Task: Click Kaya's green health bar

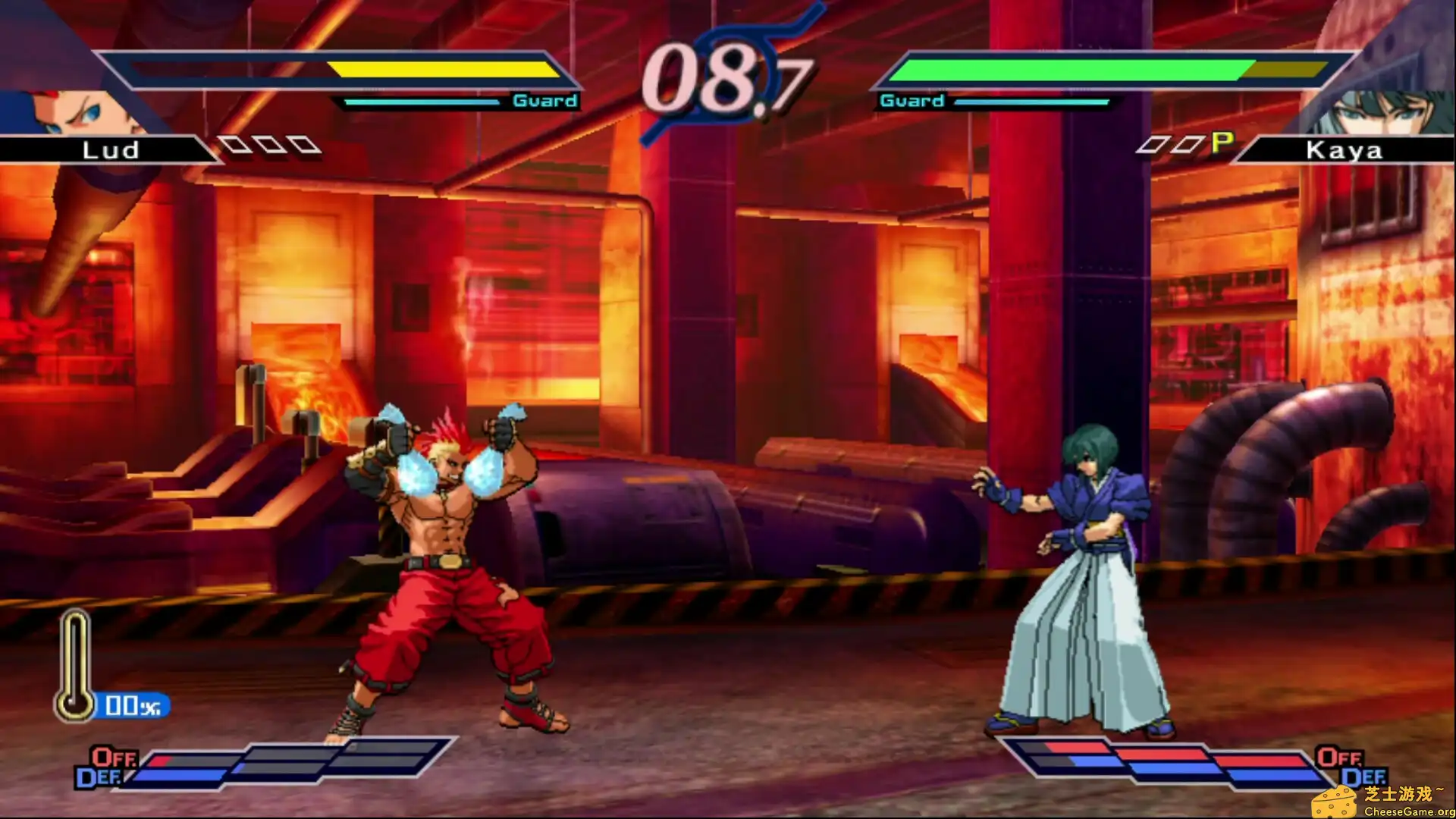Action: (1062, 68)
